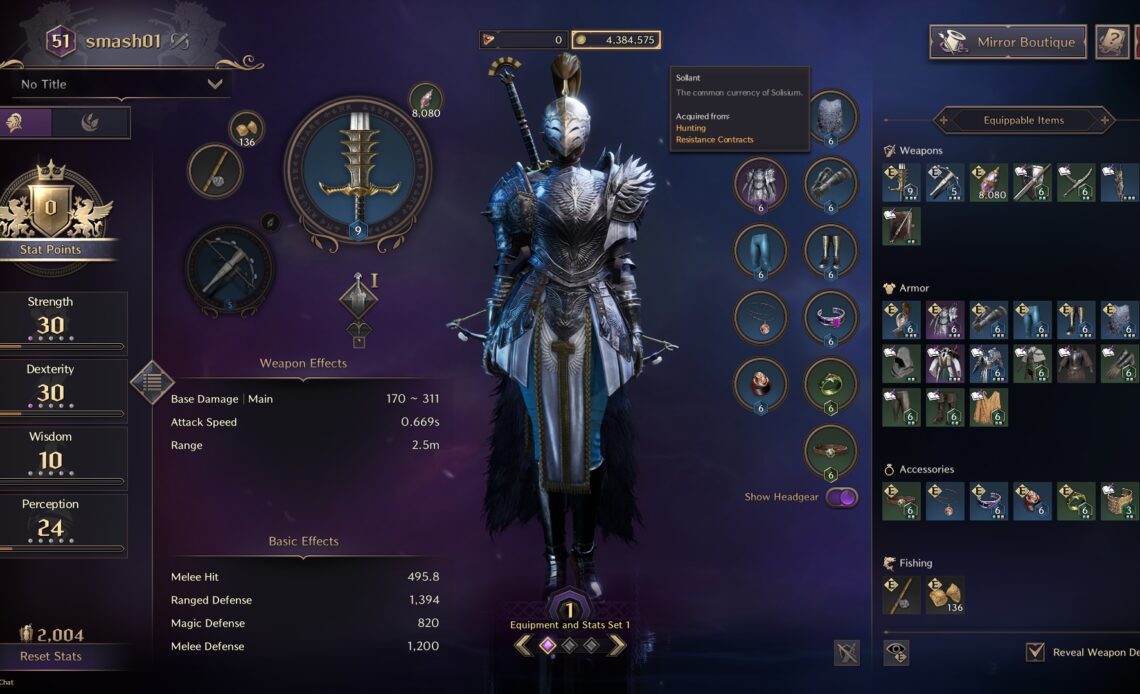This screenshot has width=1140, height=694.
Task: Select the equipped gloves slot
Action: tap(830, 184)
